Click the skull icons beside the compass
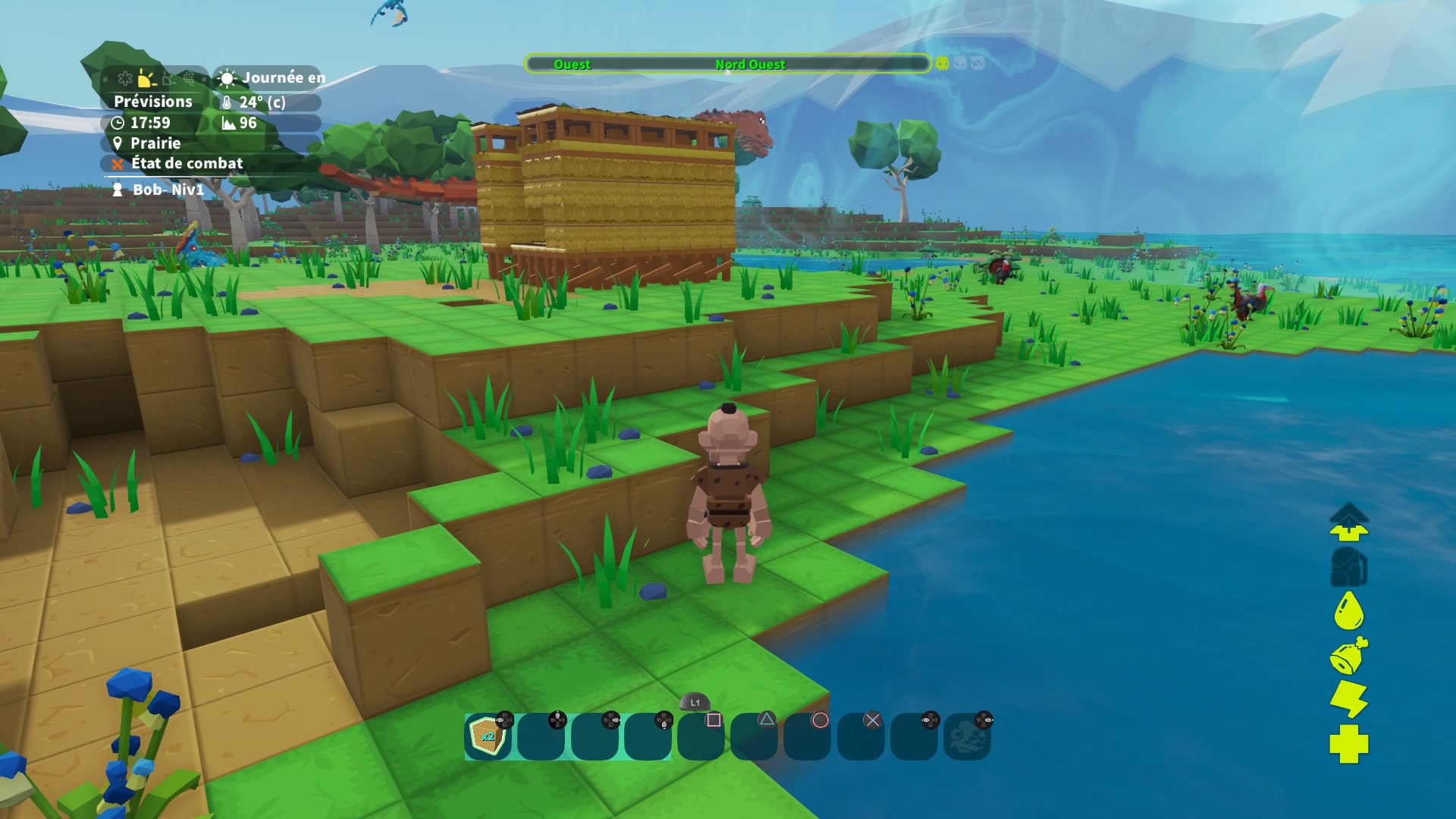 pos(960,64)
